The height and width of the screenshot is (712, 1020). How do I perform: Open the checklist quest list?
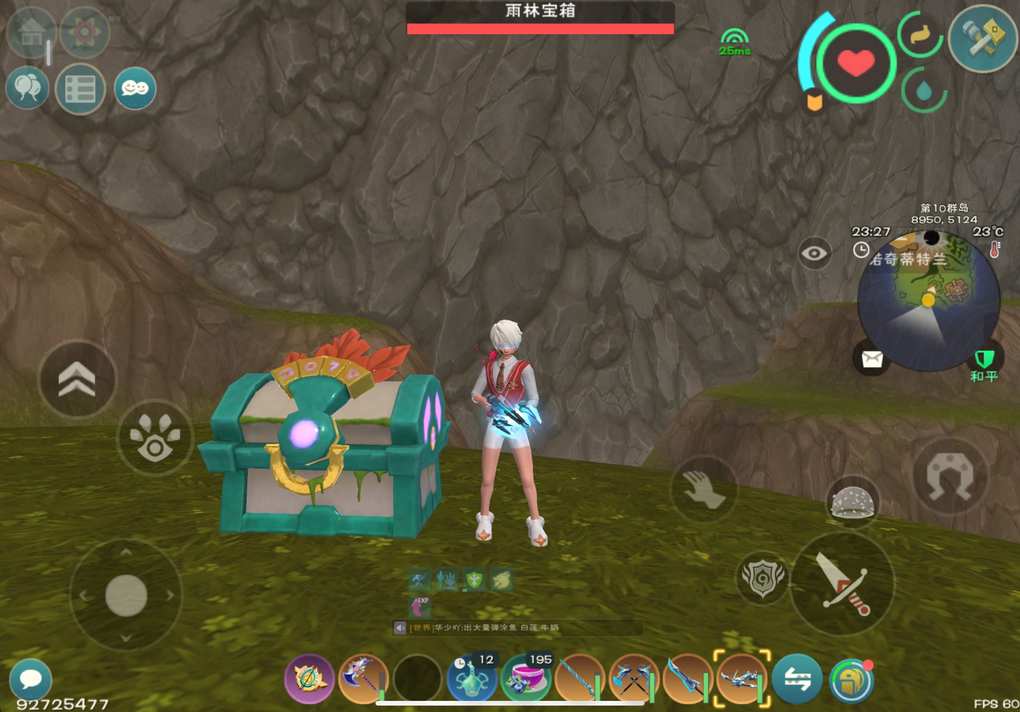click(80, 89)
